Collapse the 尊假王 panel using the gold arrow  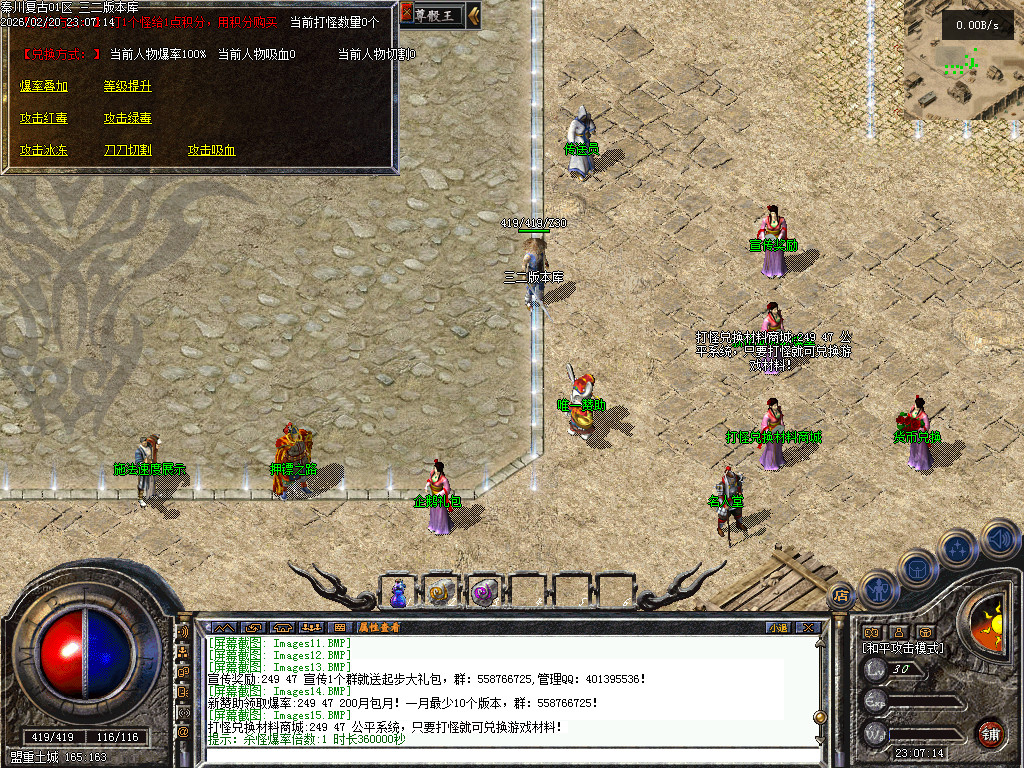tap(474, 14)
